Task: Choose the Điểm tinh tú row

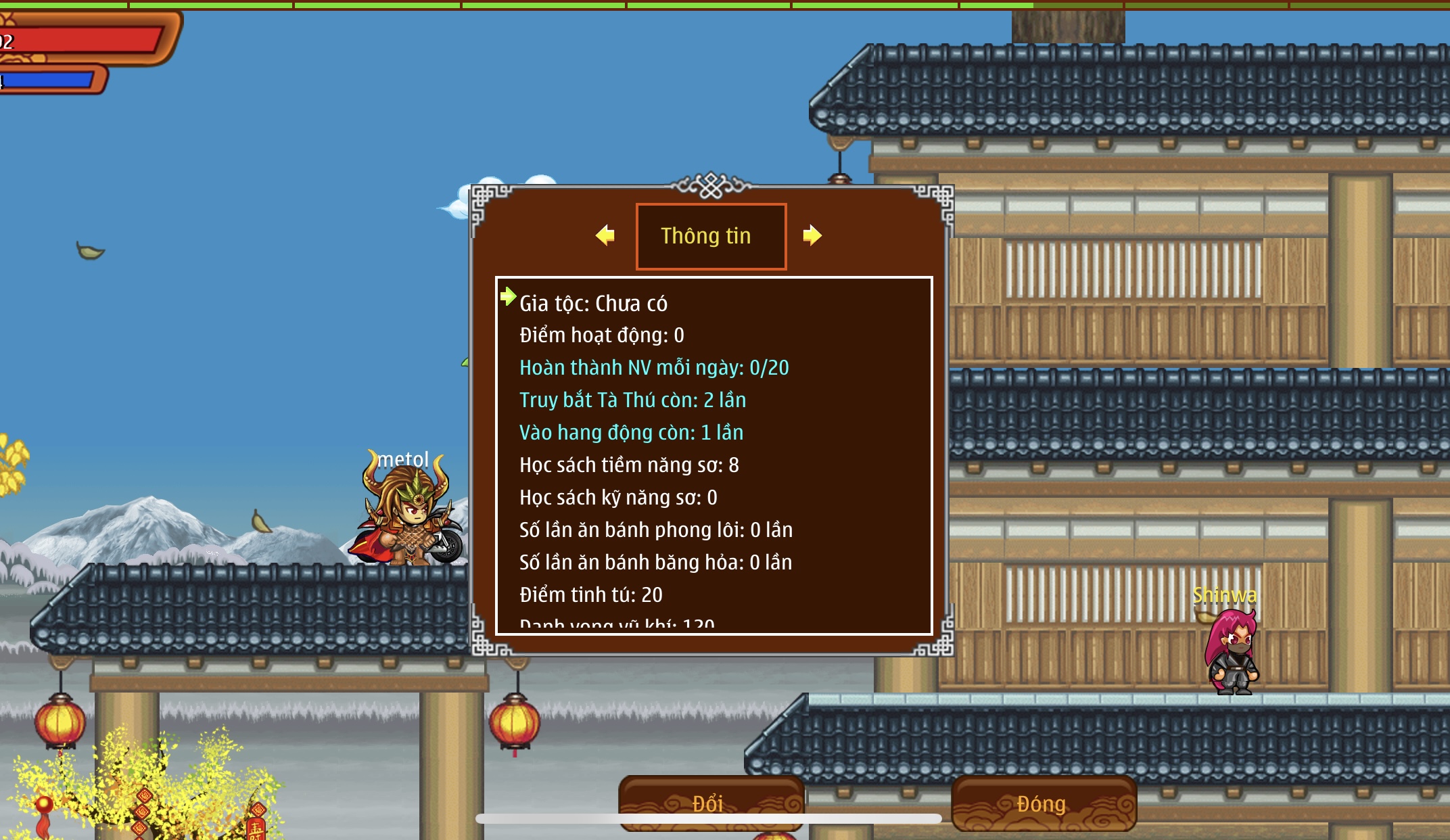Action: [590, 595]
